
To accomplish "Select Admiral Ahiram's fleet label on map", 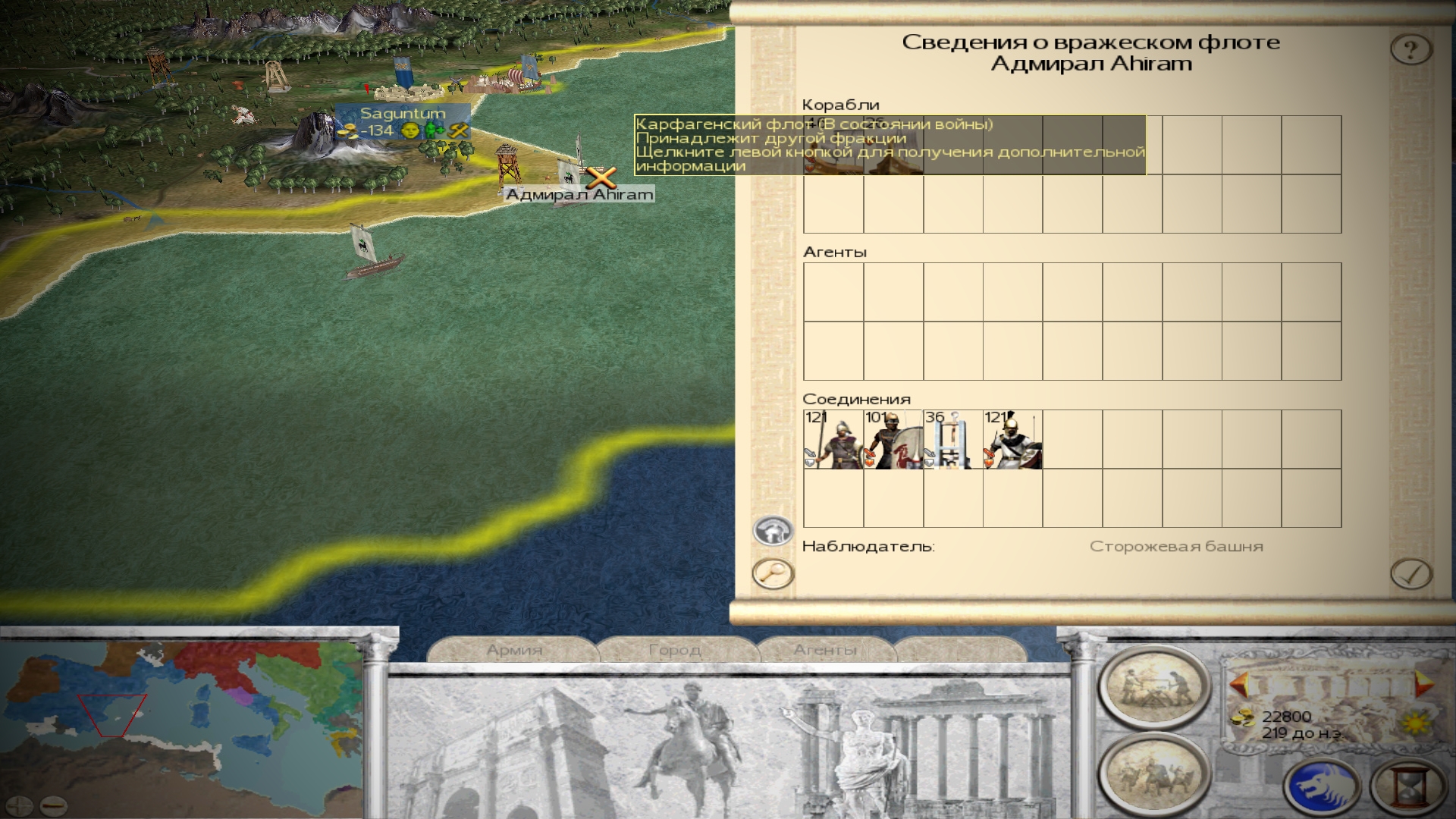I will pyautogui.click(x=579, y=195).
